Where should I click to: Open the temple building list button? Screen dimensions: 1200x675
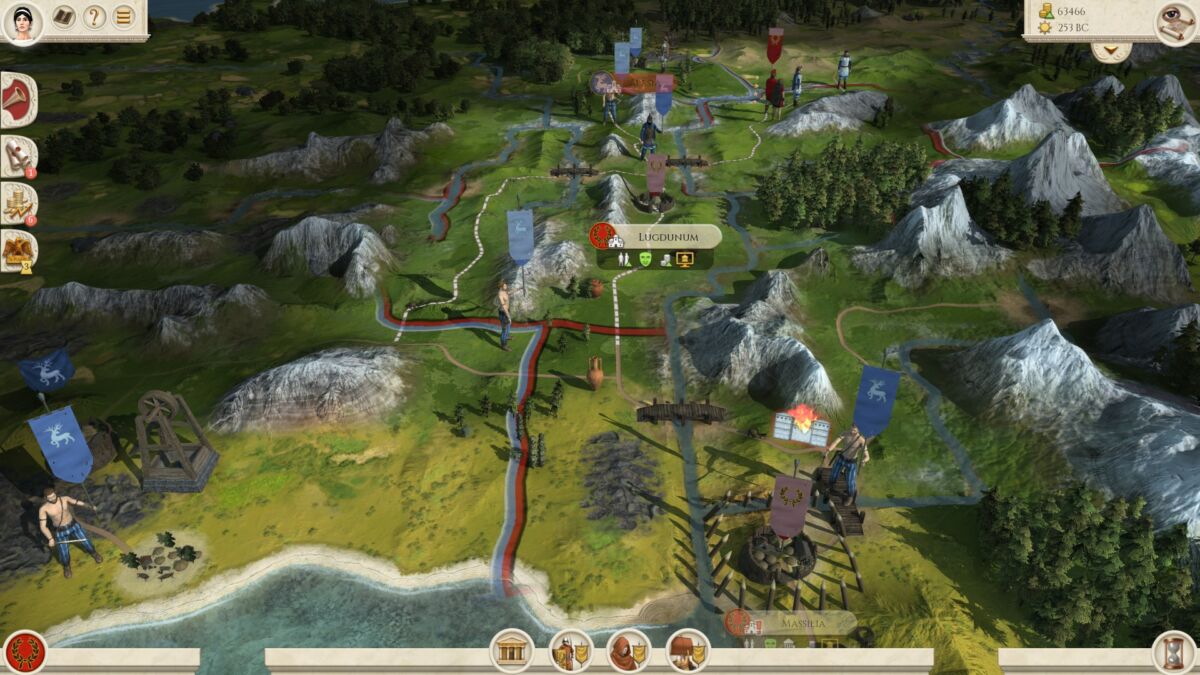point(510,652)
